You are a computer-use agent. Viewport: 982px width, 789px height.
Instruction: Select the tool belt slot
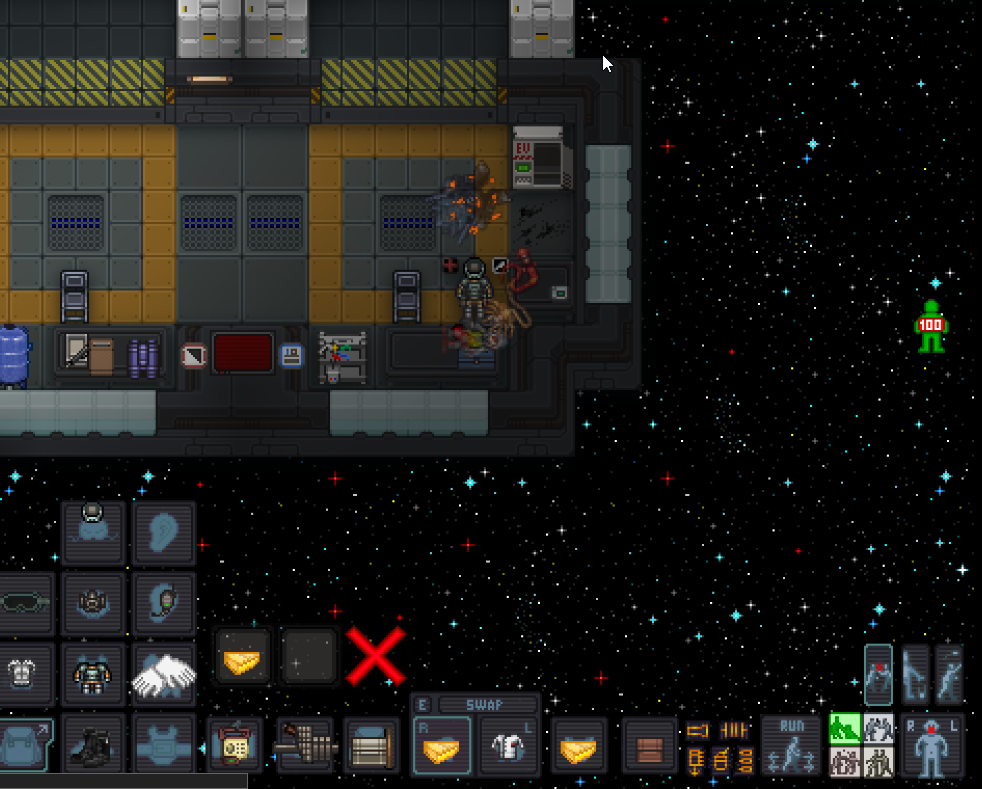coord(304,746)
